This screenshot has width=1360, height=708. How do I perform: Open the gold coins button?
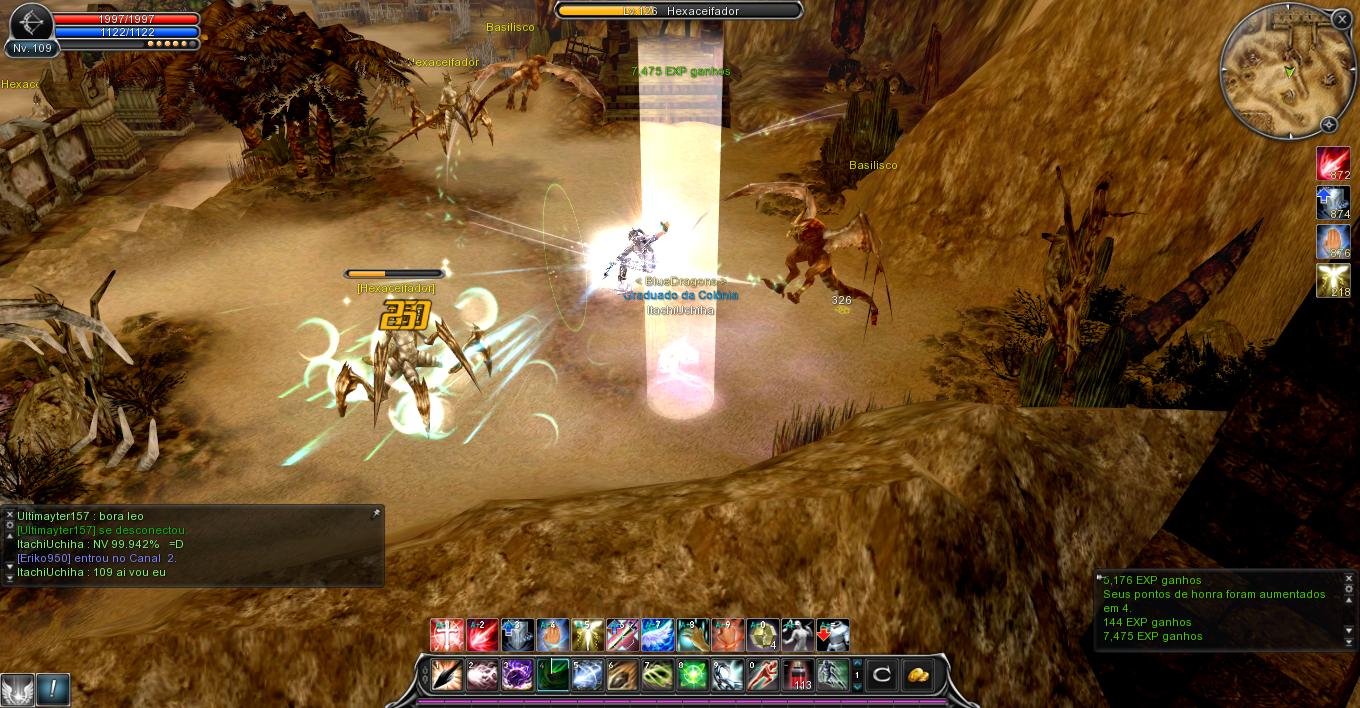[x=916, y=675]
